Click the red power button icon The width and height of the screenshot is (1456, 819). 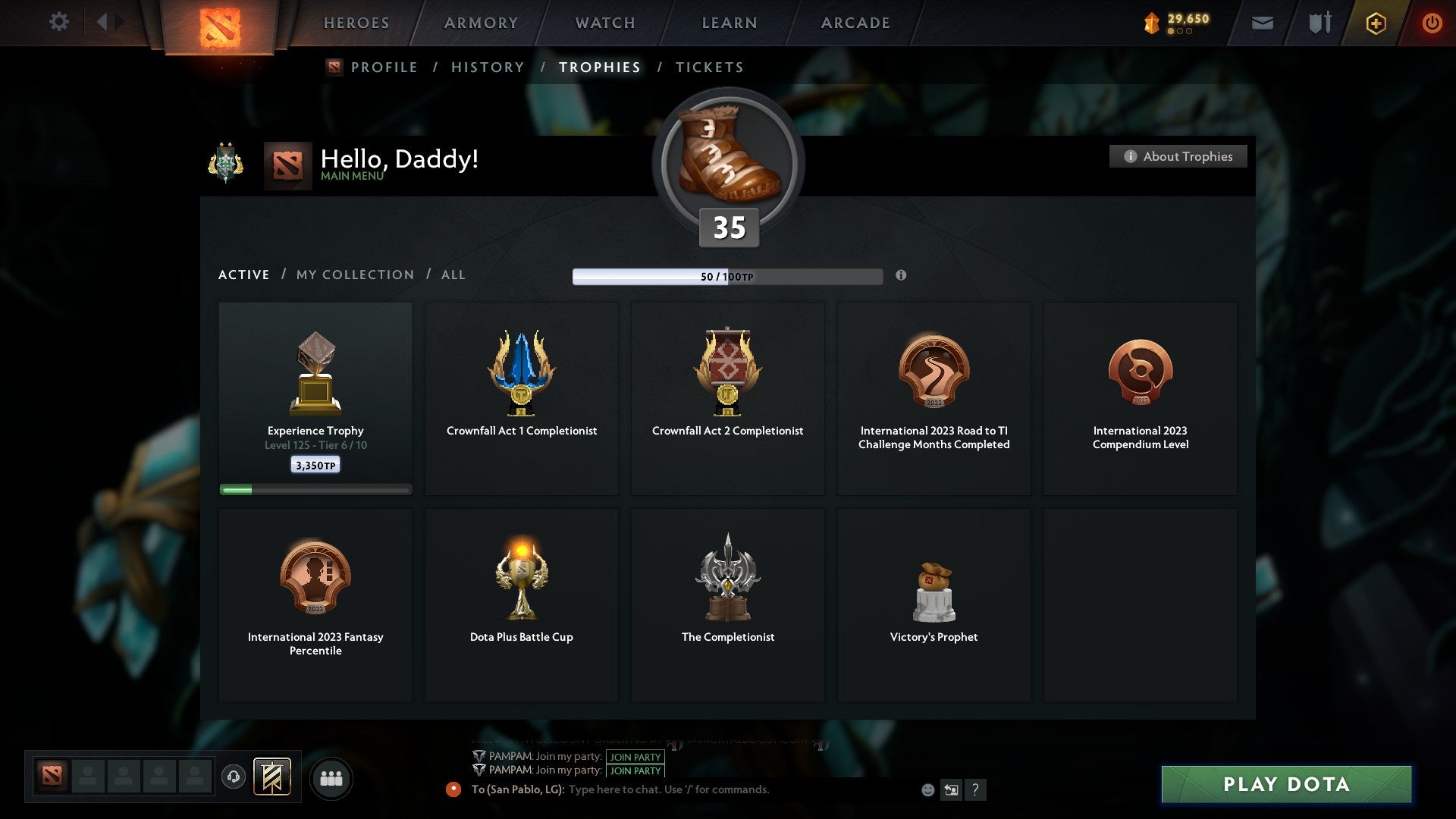[1432, 23]
